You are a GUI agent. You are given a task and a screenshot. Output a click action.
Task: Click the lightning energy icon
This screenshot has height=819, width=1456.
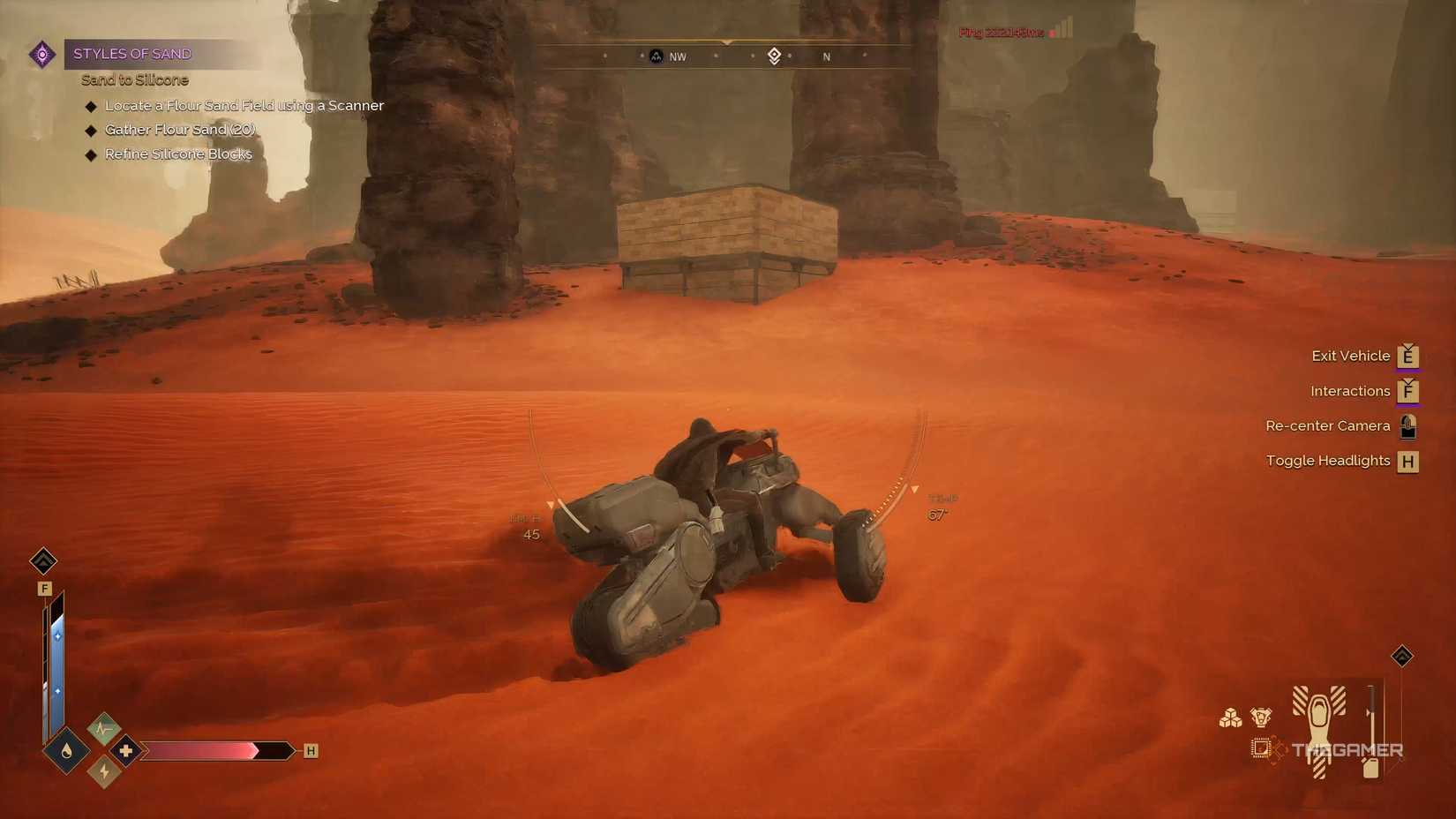pos(103,770)
